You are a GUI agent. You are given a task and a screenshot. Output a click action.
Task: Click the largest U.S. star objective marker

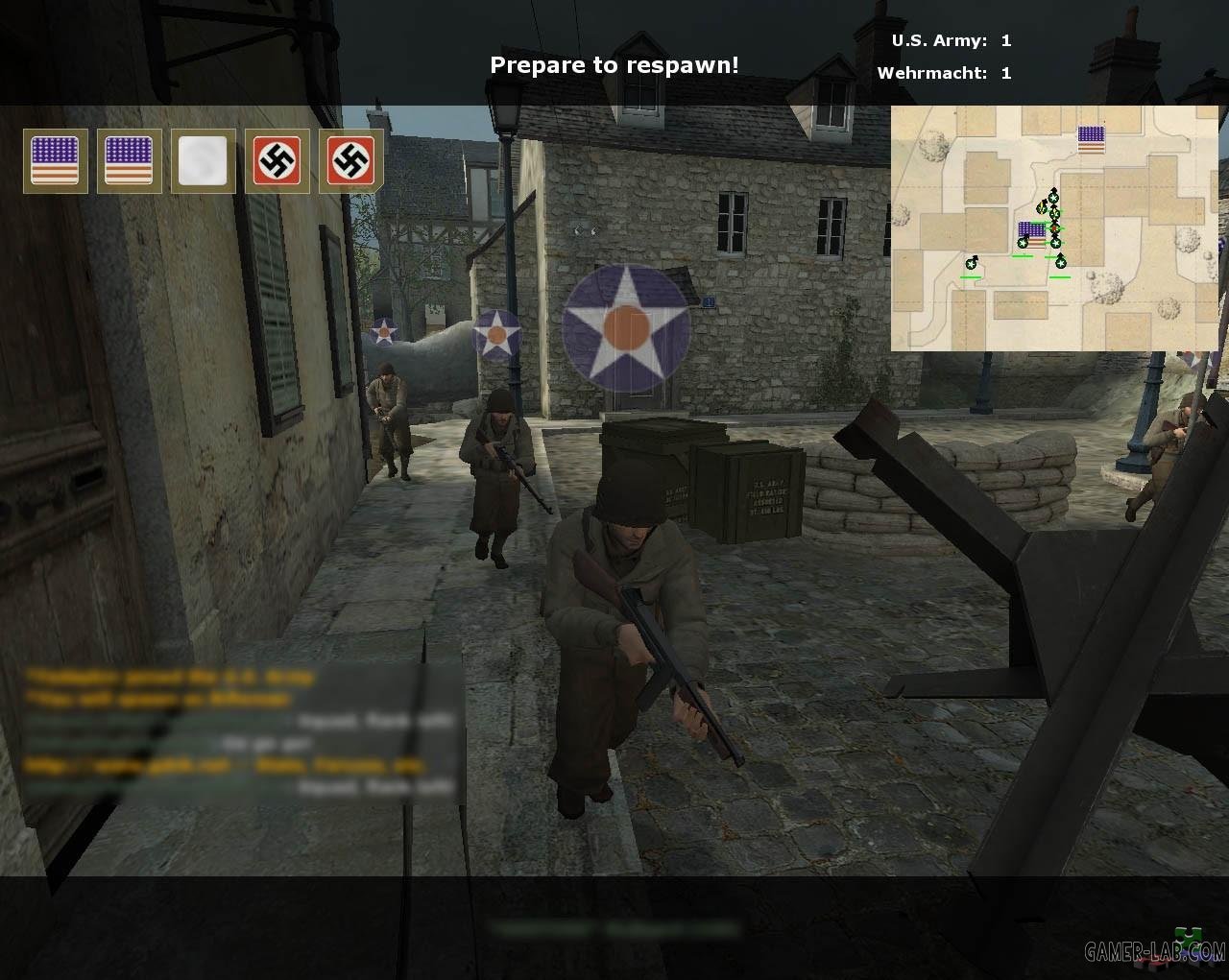point(626,328)
